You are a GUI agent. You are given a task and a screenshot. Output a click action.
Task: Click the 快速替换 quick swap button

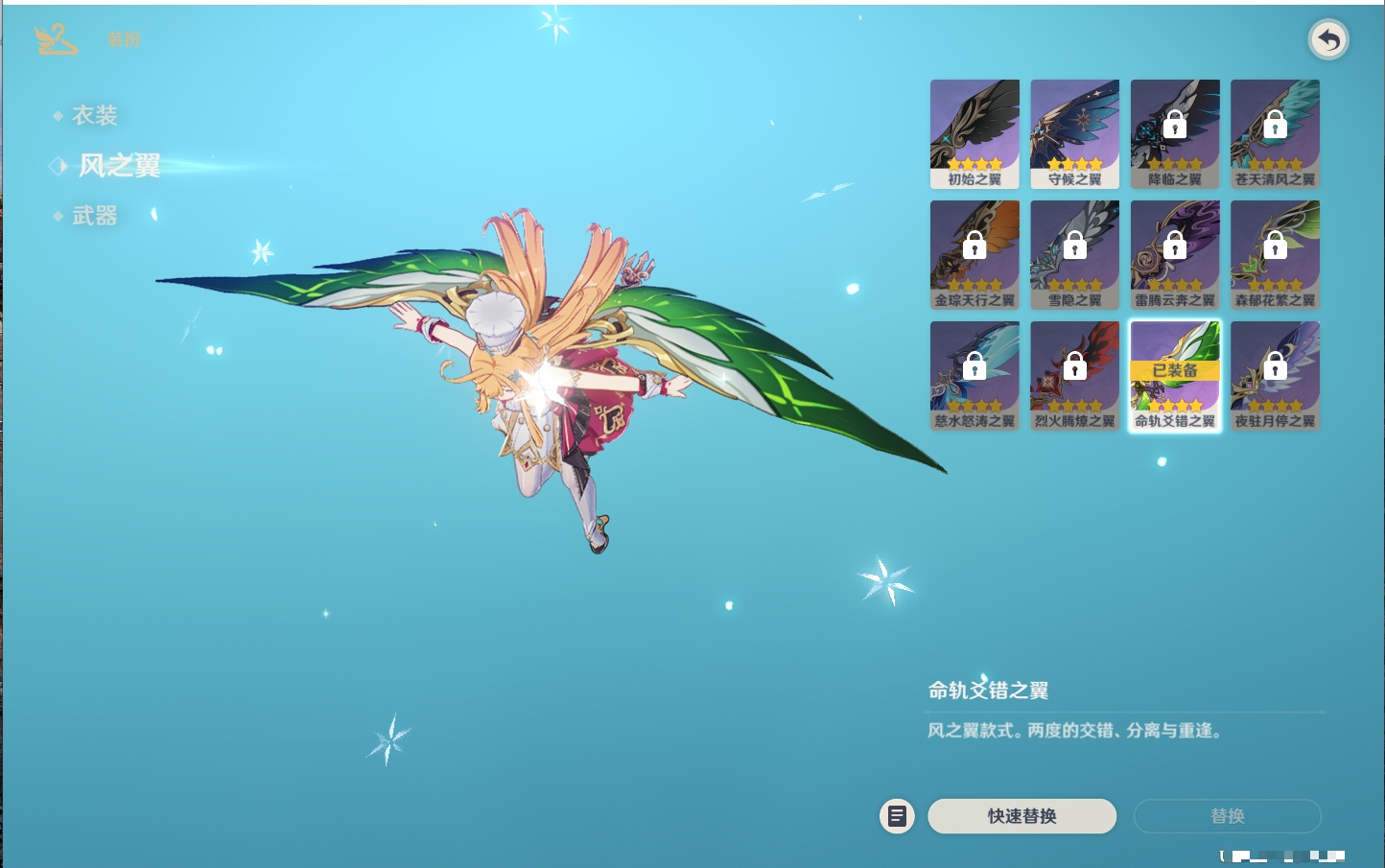click(x=1021, y=816)
